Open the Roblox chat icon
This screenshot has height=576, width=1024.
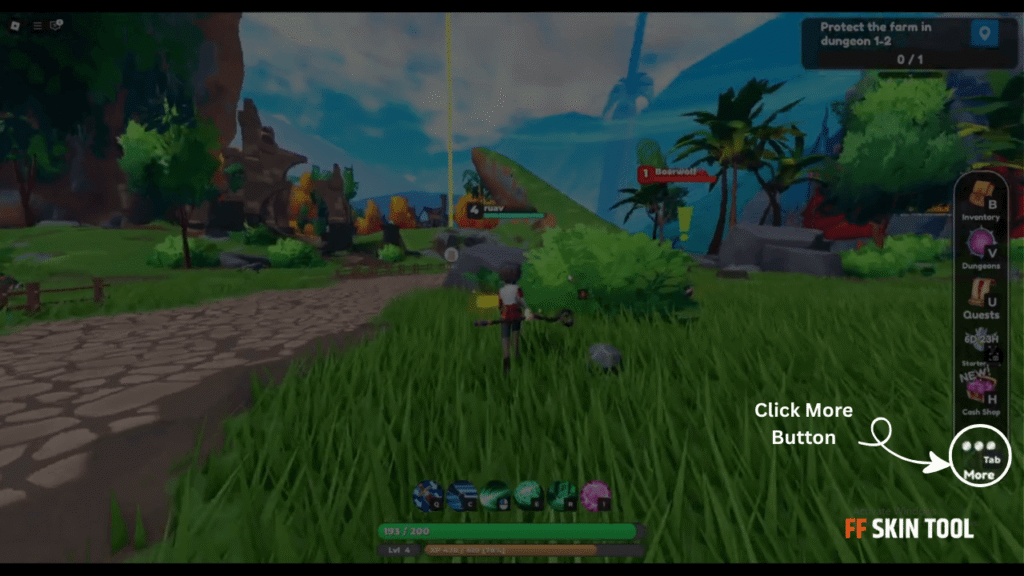(x=56, y=26)
